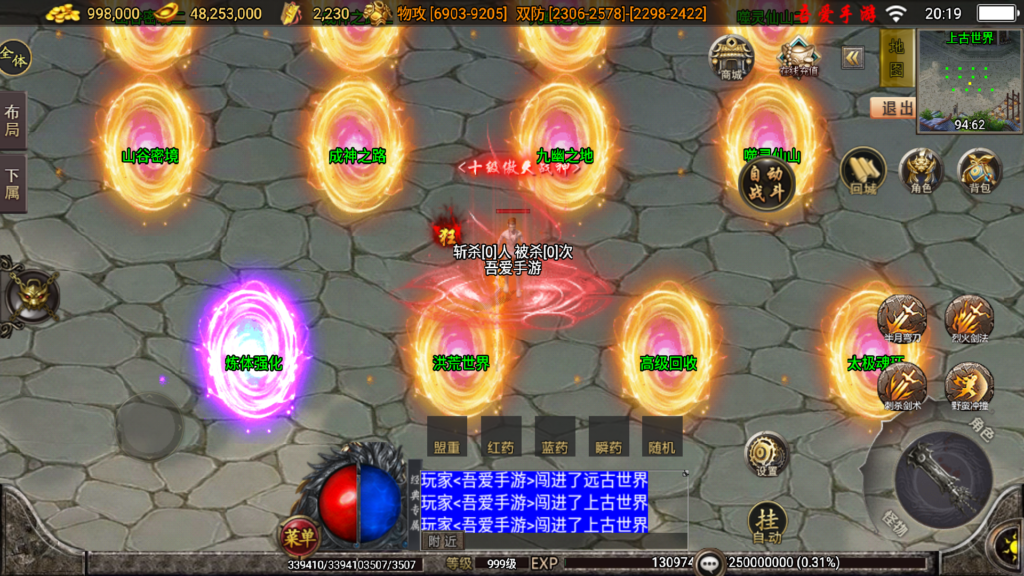
Task: Collapse the top icon row with the arrow
Action: click(852, 58)
